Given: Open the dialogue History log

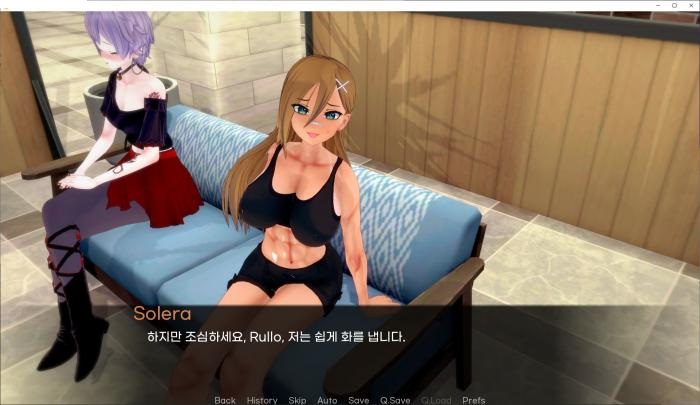Looking at the screenshot, I should [x=262, y=400].
